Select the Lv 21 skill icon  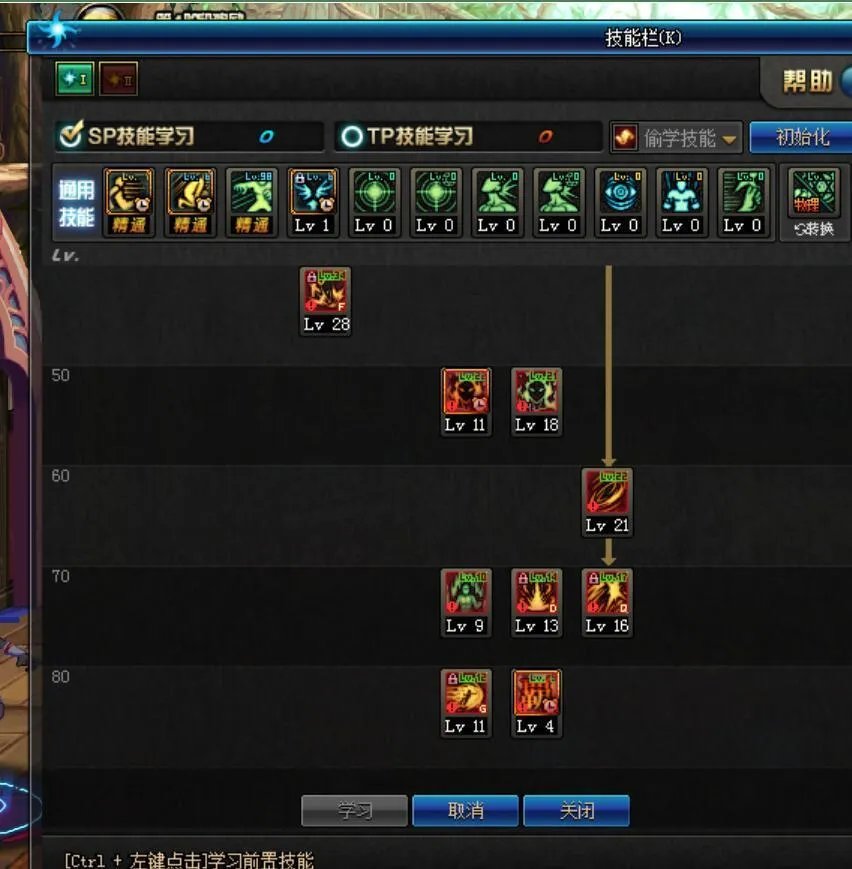tap(607, 493)
